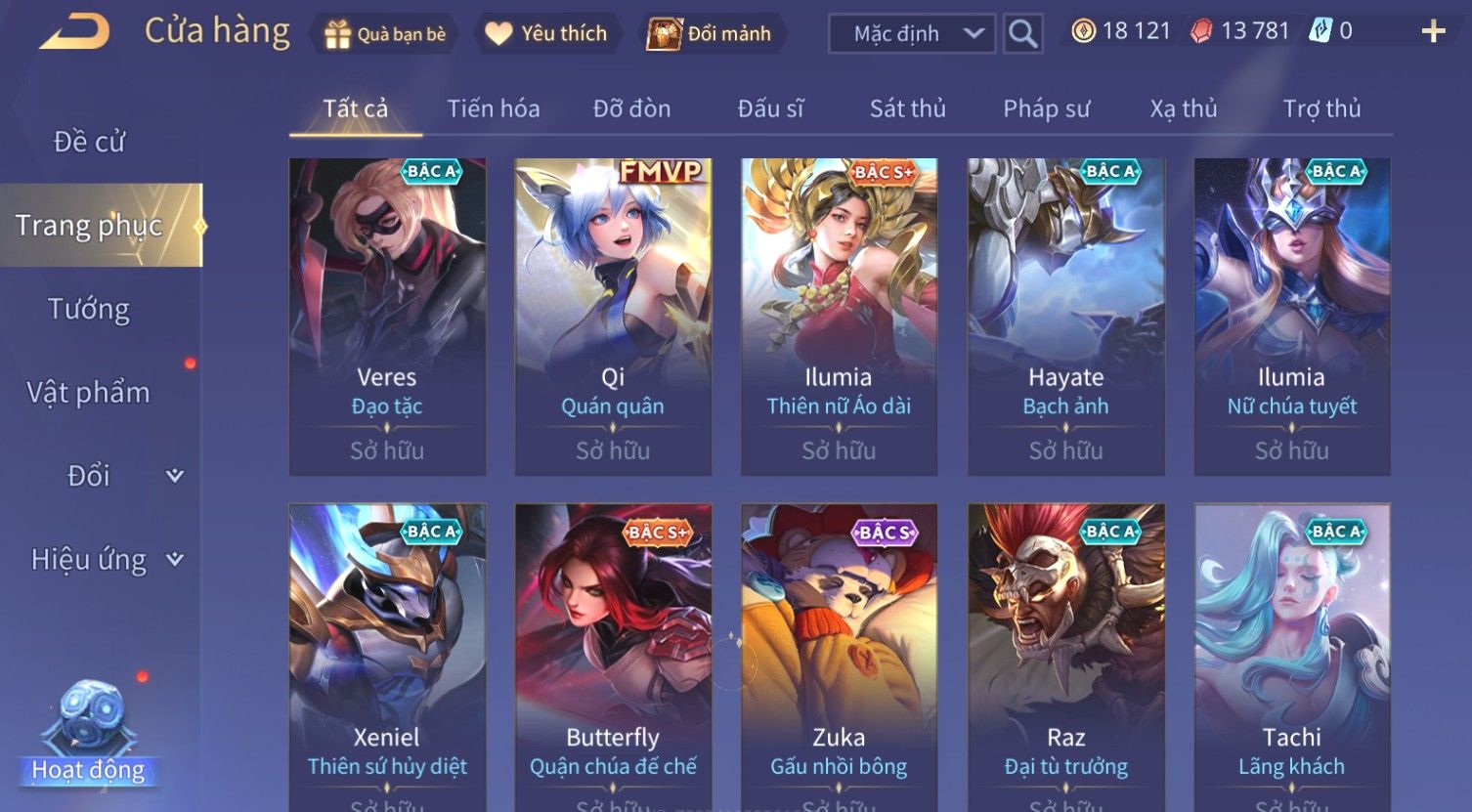Expand the Mặc định sort dropdown
This screenshot has width=1472, height=812.
click(912, 34)
